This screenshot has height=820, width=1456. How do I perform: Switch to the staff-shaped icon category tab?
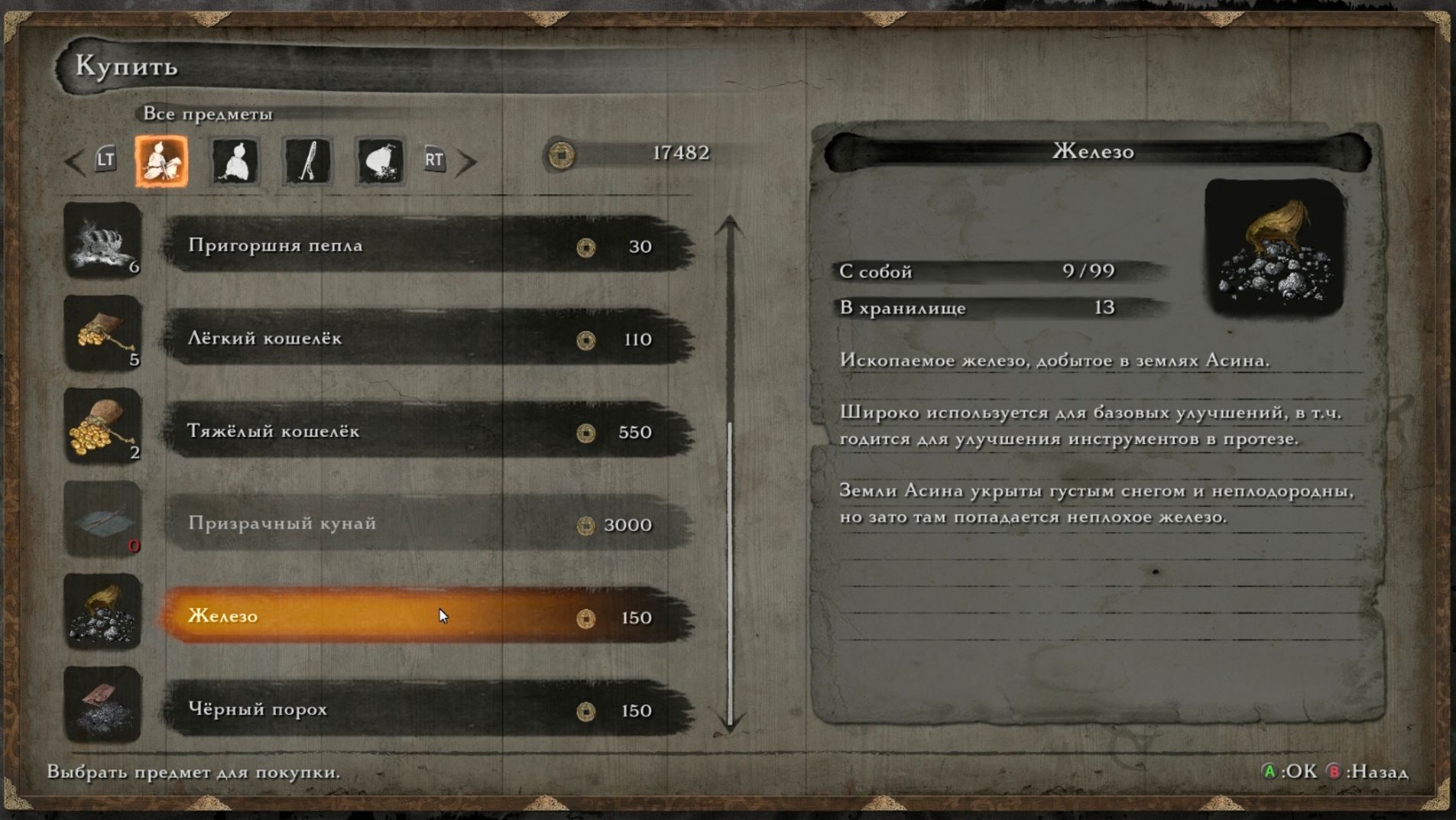[307, 160]
